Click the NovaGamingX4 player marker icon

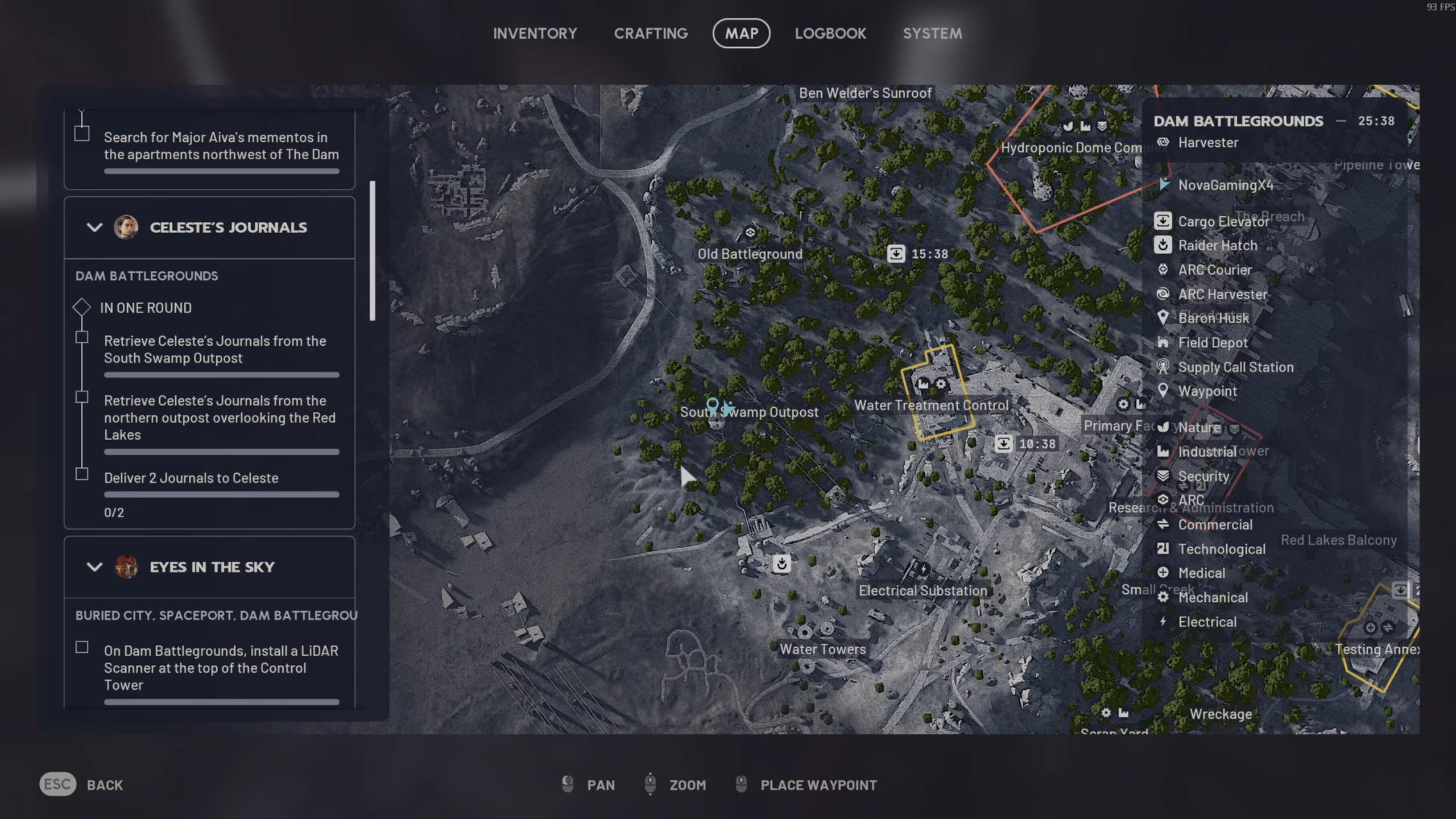[x=1164, y=185]
